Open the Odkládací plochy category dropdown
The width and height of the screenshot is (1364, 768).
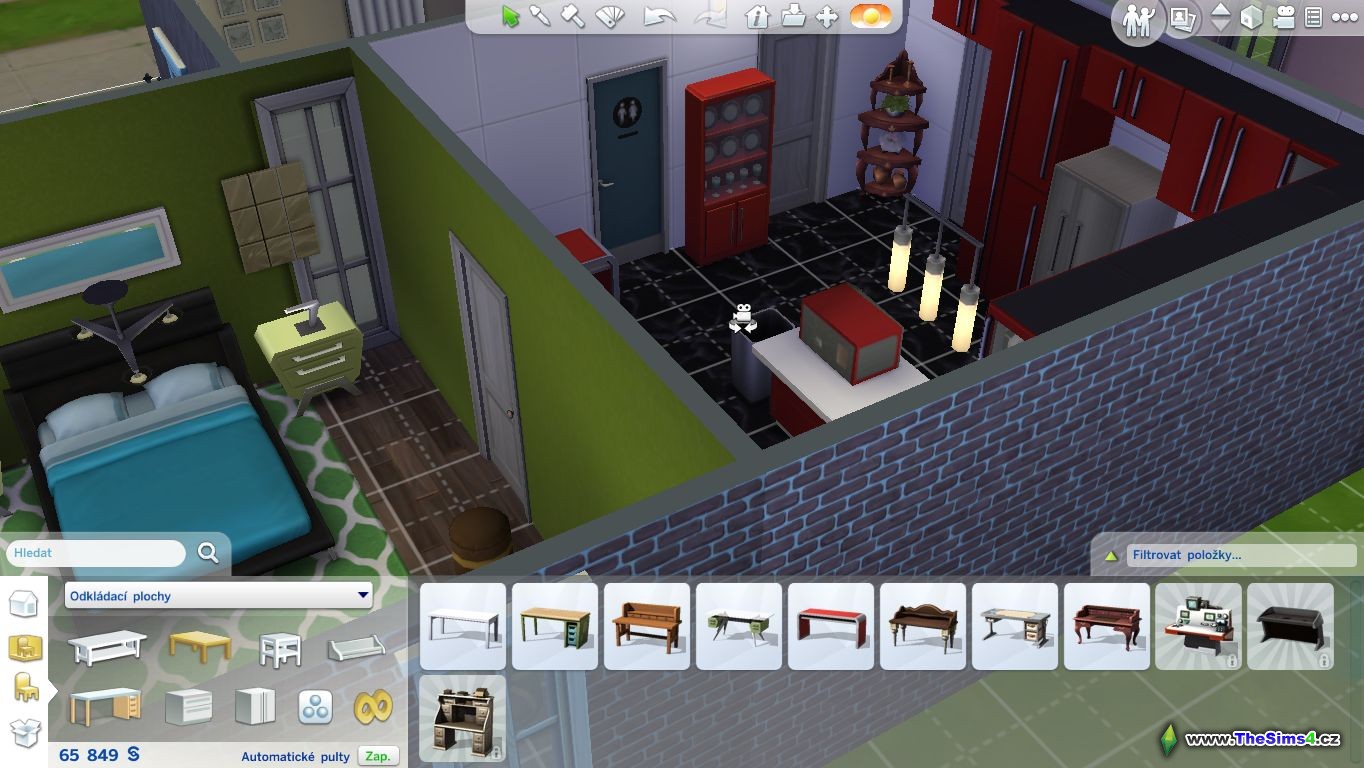218,596
